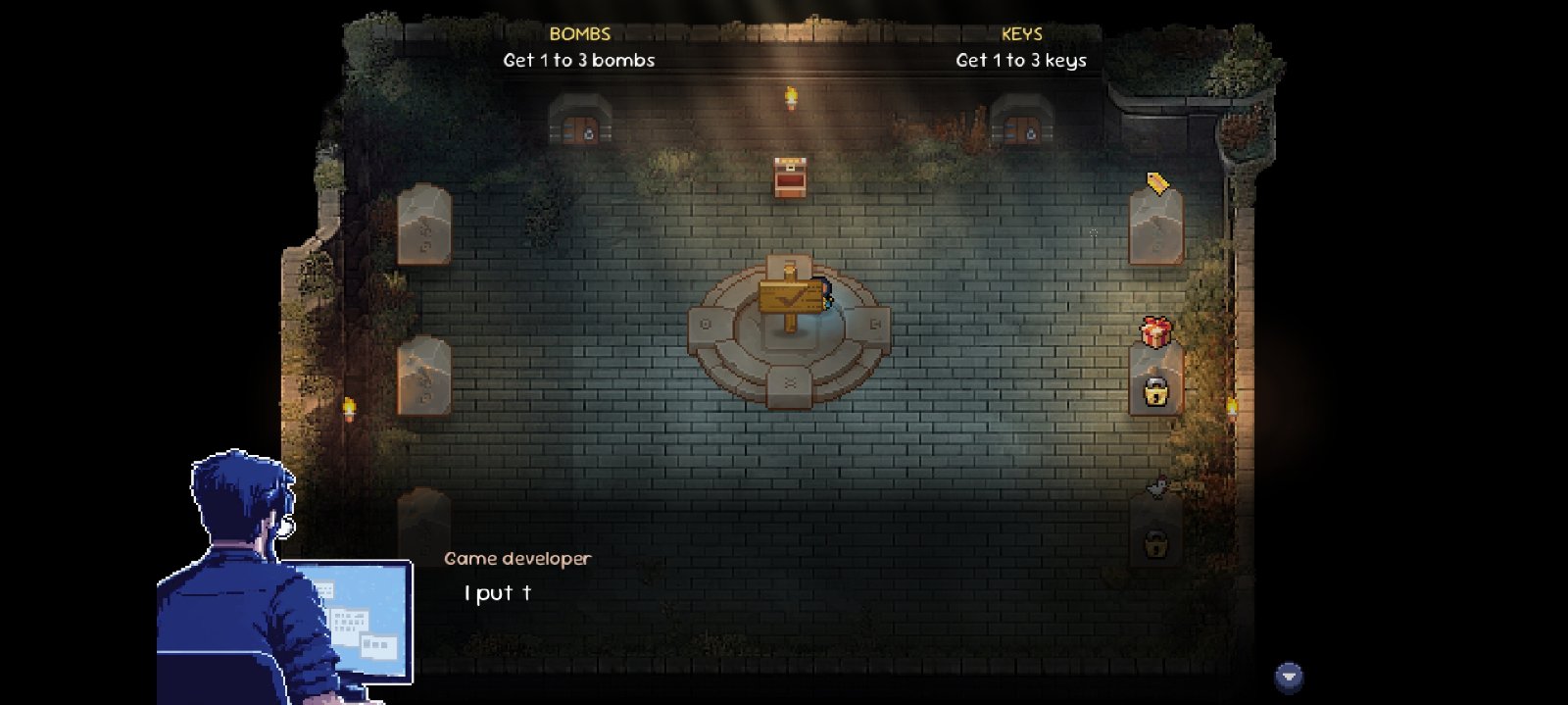This screenshot has width=1568, height=705.
Task: Advance dialogue with the down arrow button
Action: click(1289, 677)
